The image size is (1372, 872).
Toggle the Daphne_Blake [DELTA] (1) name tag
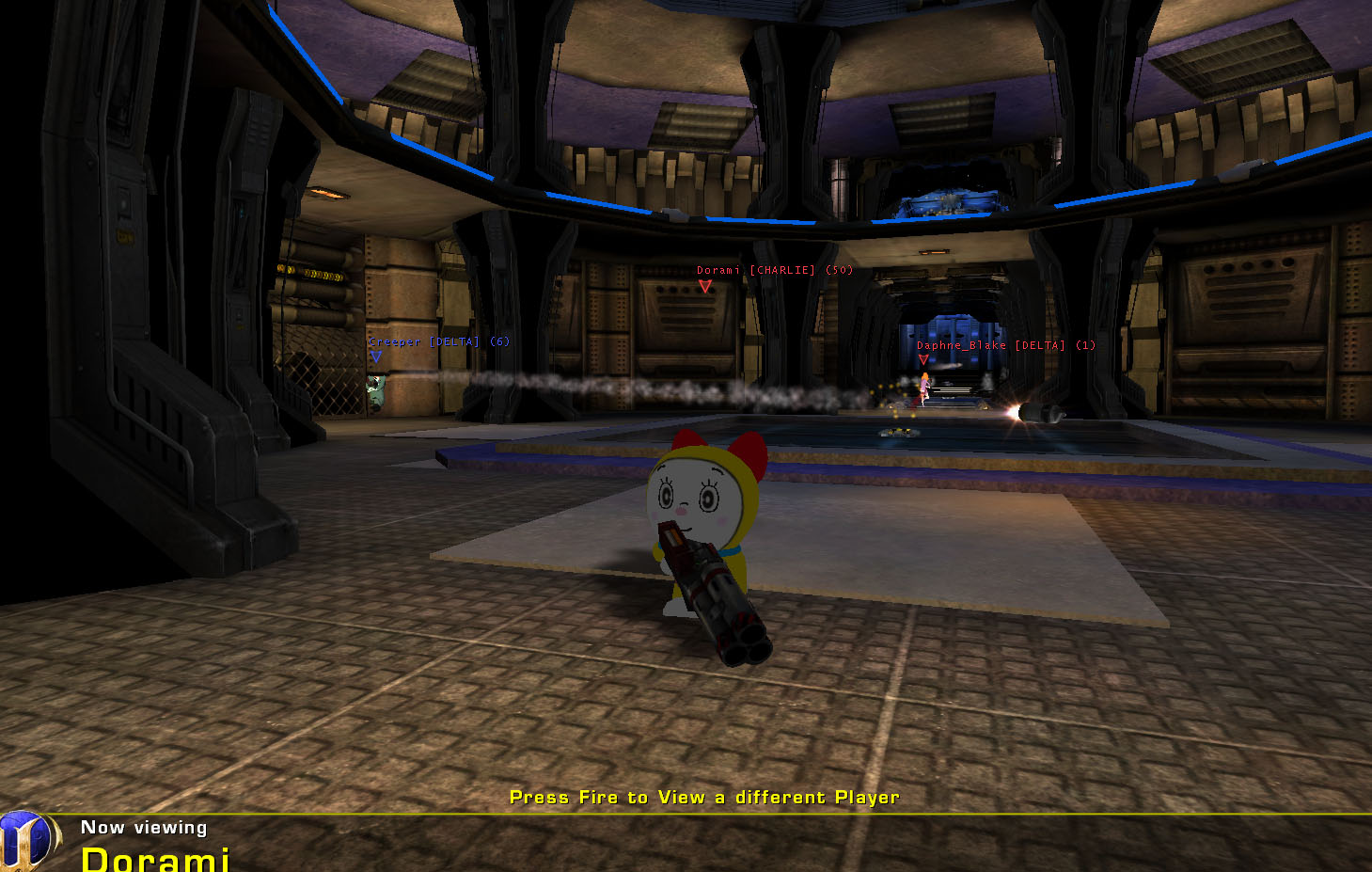[x=1006, y=345]
